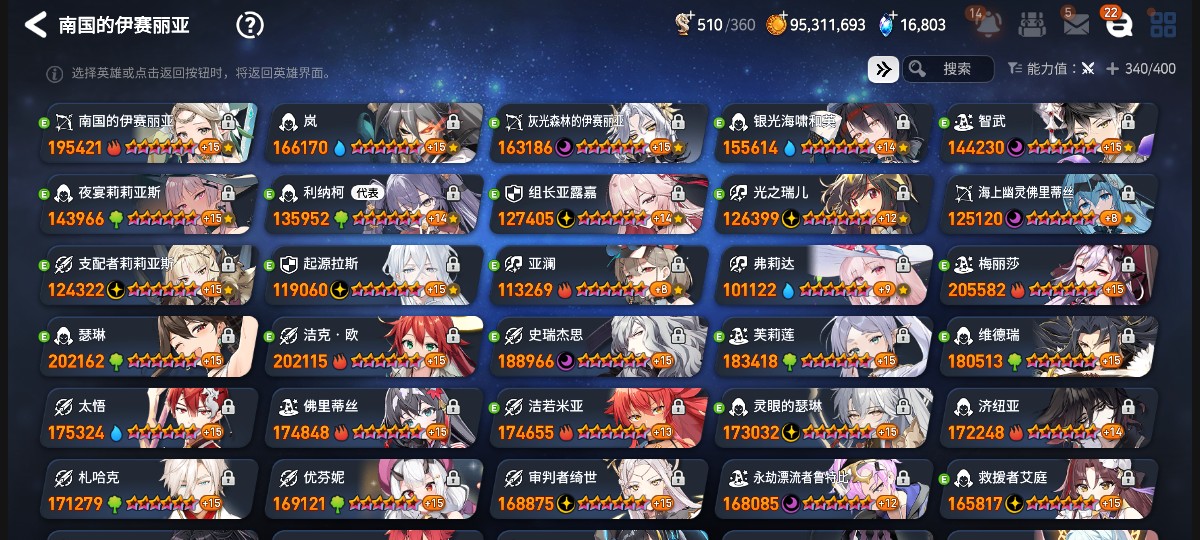This screenshot has width=1200, height=540.
Task: Toggle the double-arrow expand button
Action: 883,69
